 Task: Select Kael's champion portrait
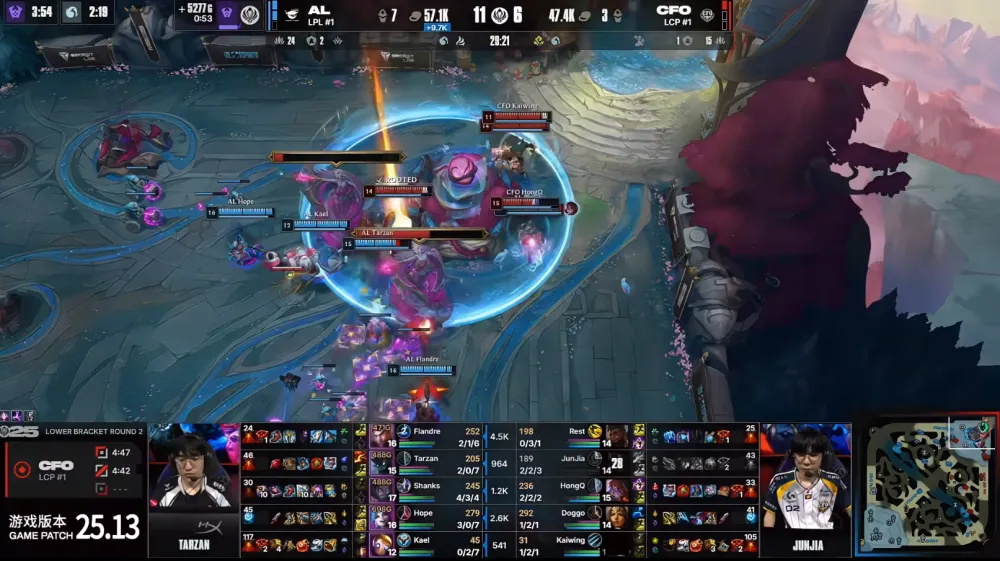[380, 545]
